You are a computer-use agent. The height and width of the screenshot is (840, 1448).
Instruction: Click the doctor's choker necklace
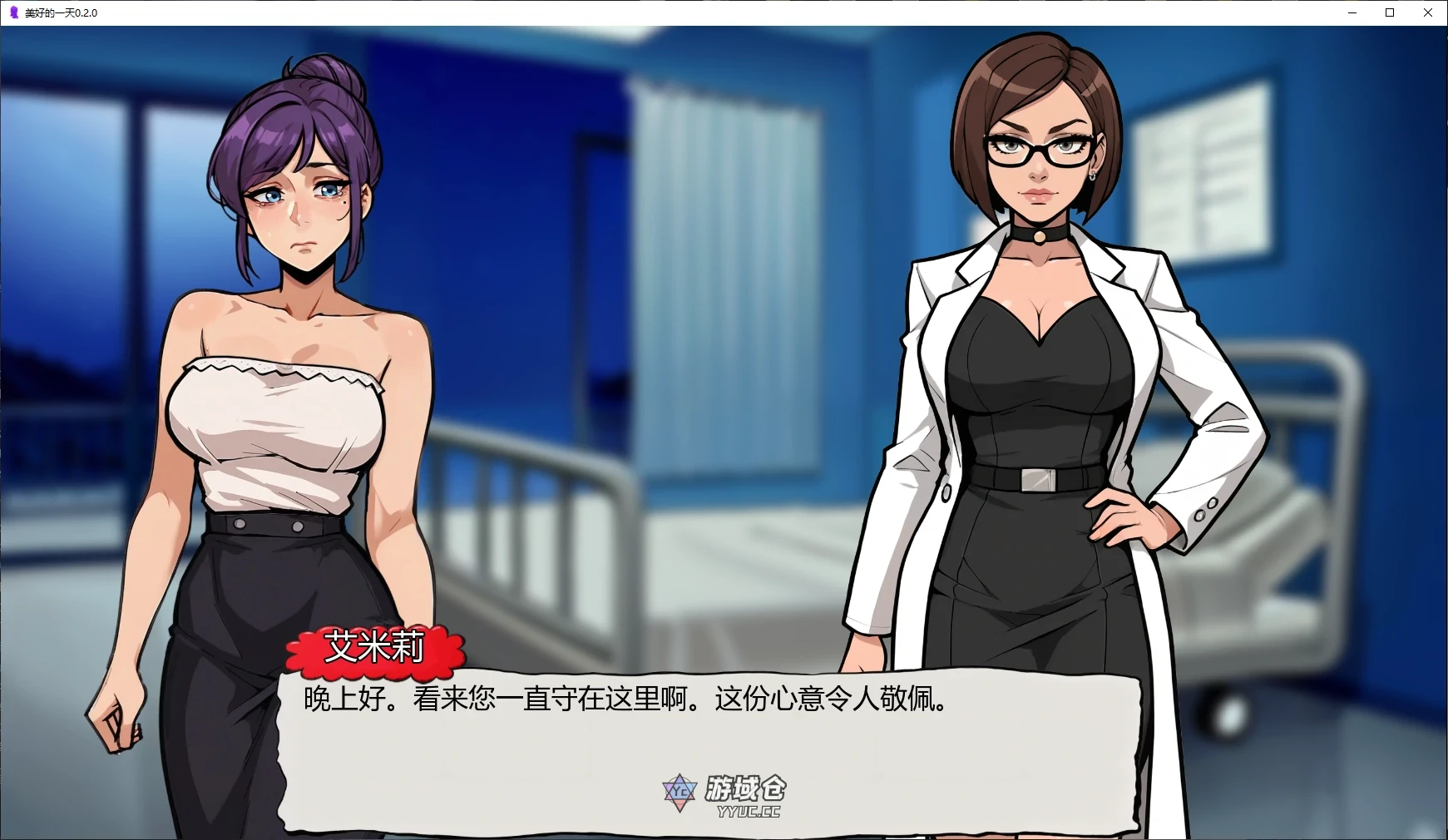pos(1041,237)
